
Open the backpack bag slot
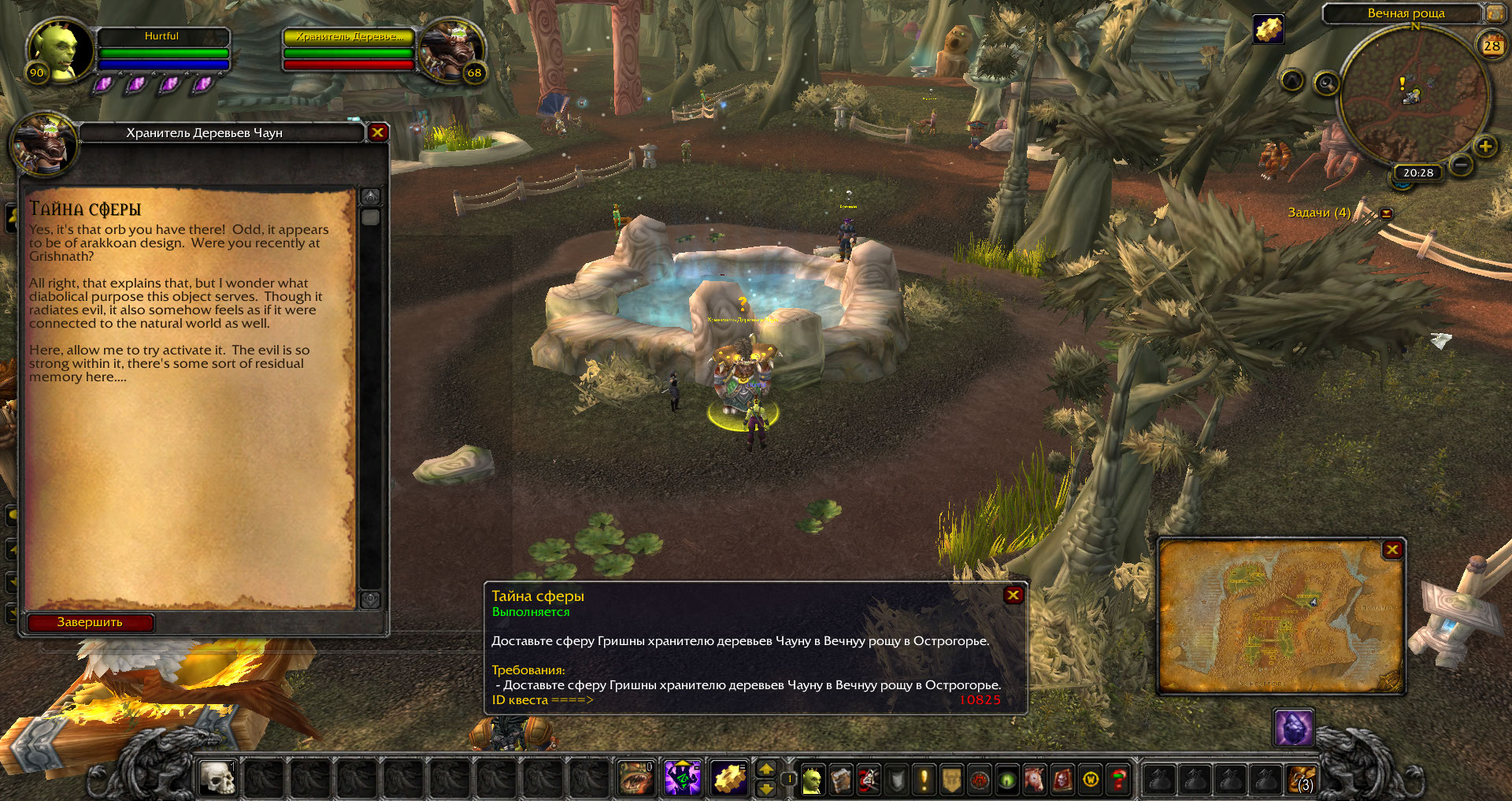pyautogui.click(x=1300, y=780)
